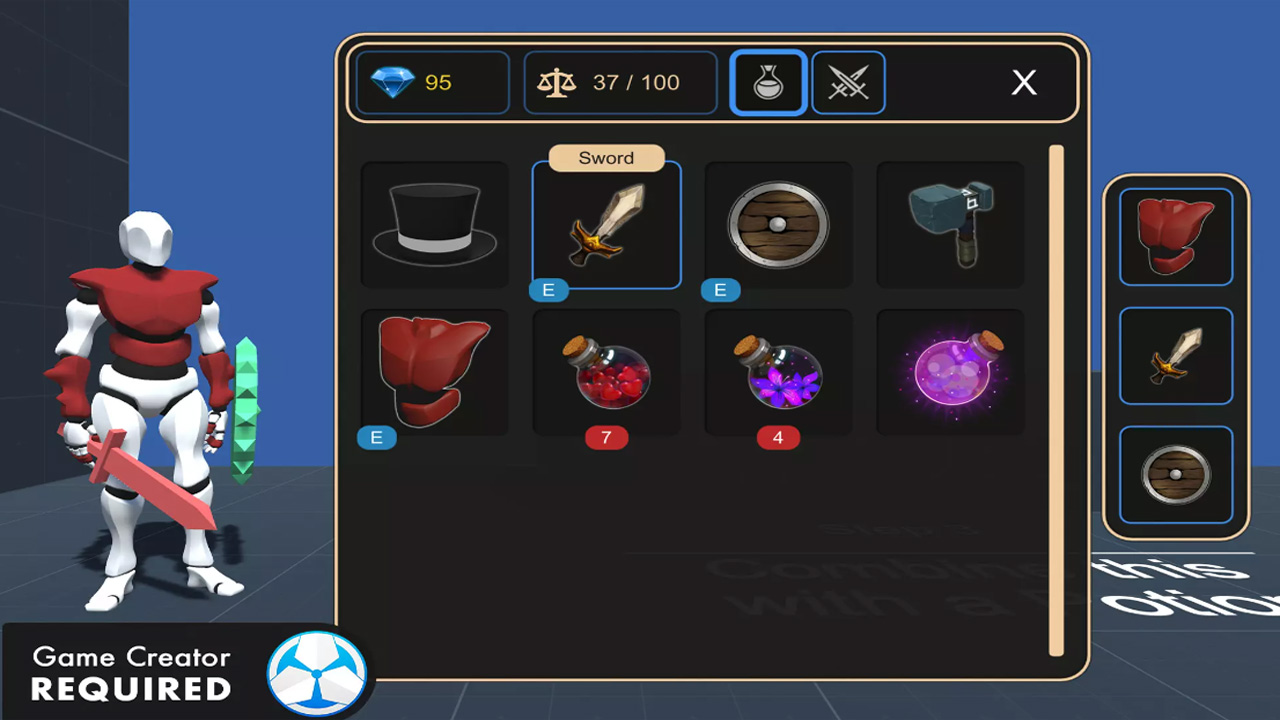This screenshot has width=1280, height=720.
Task: Toggle the equipped badge on the sword slot
Action: 548,290
